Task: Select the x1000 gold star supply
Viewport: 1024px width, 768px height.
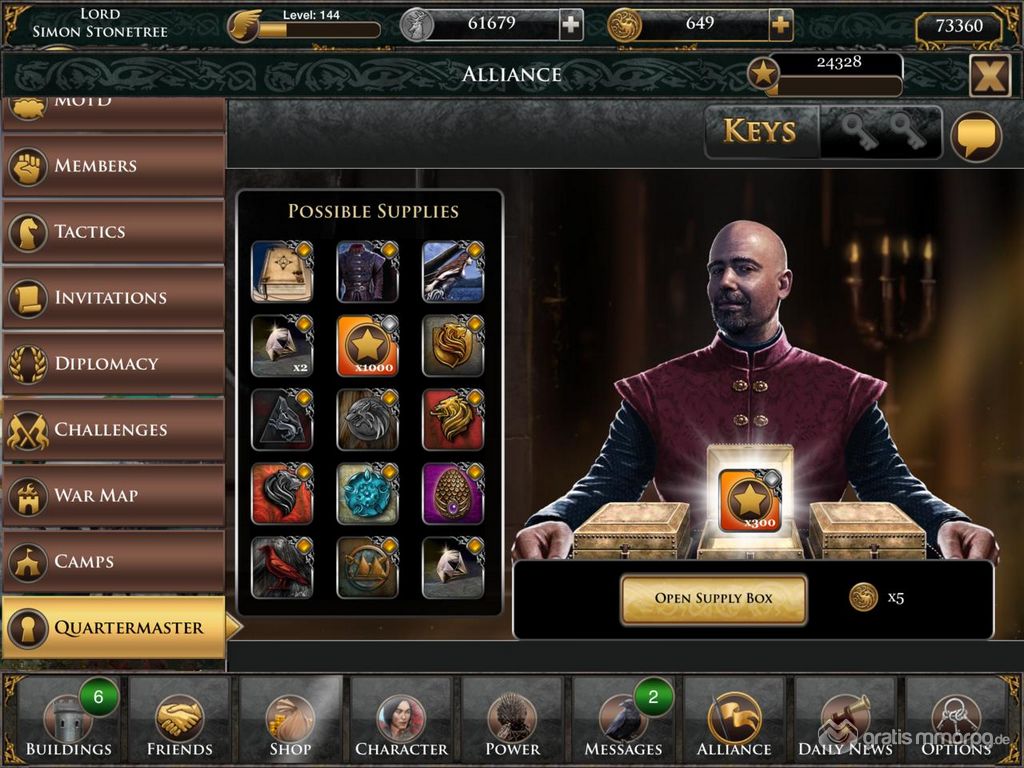Action: click(367, 346)
